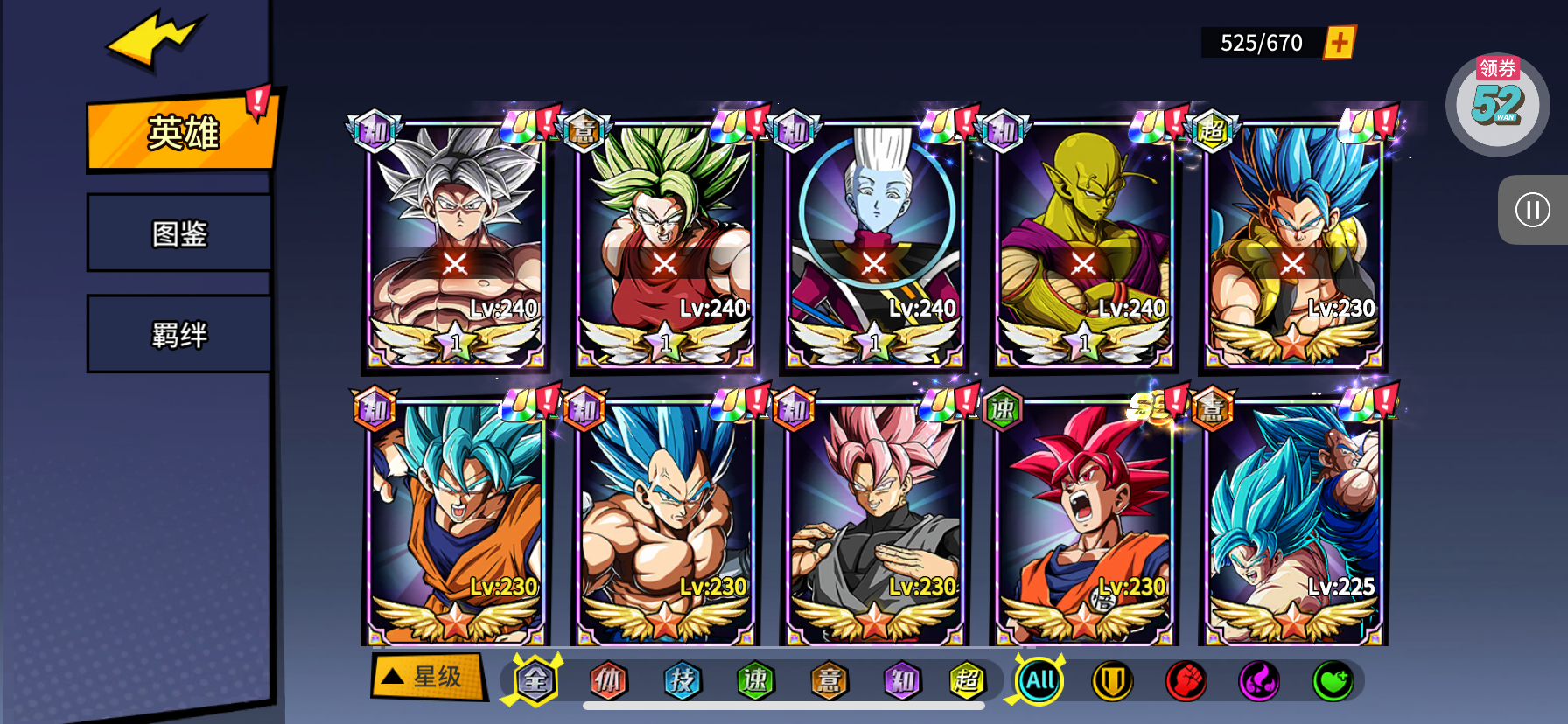Select the yellow Piccolo hero card

tap(1083, 247)
